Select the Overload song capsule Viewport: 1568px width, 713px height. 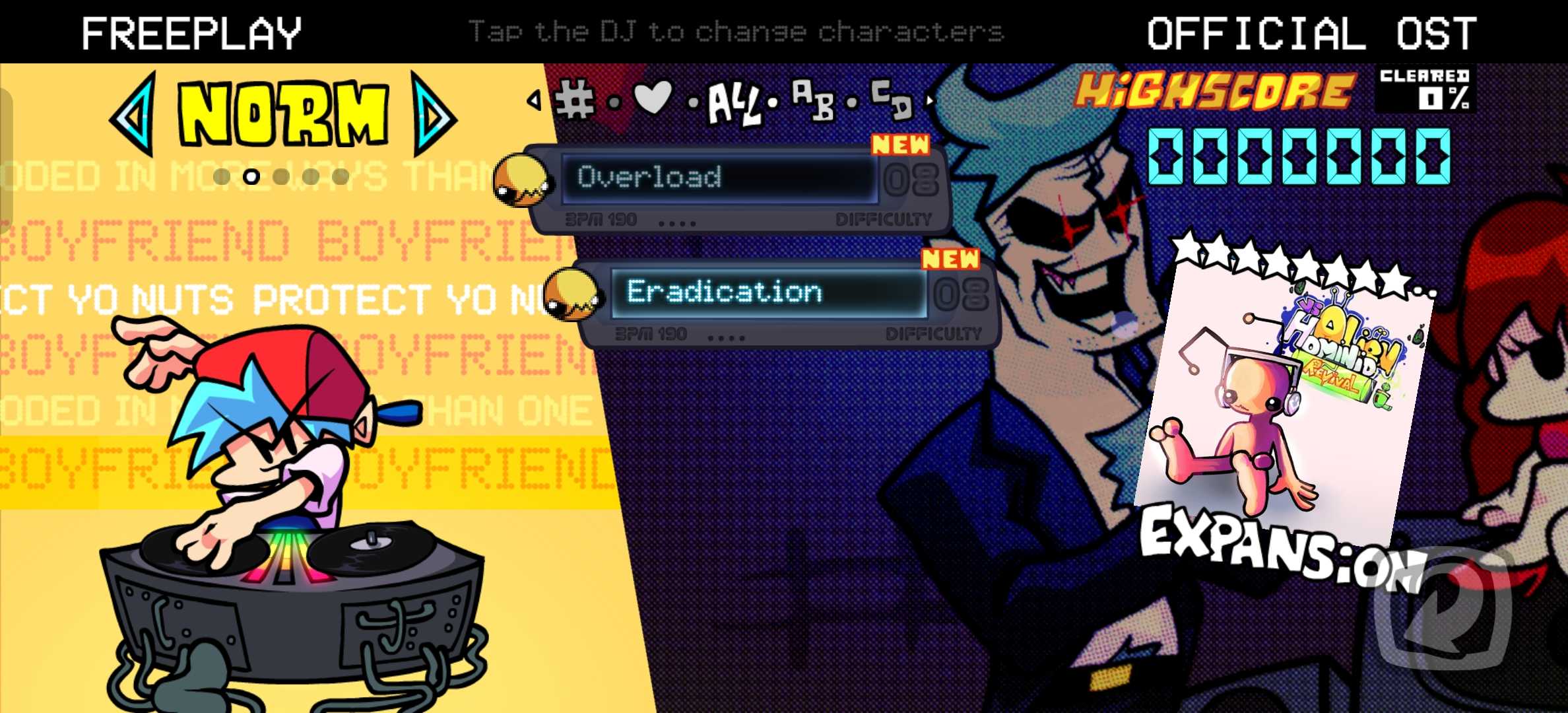(719, 178)
